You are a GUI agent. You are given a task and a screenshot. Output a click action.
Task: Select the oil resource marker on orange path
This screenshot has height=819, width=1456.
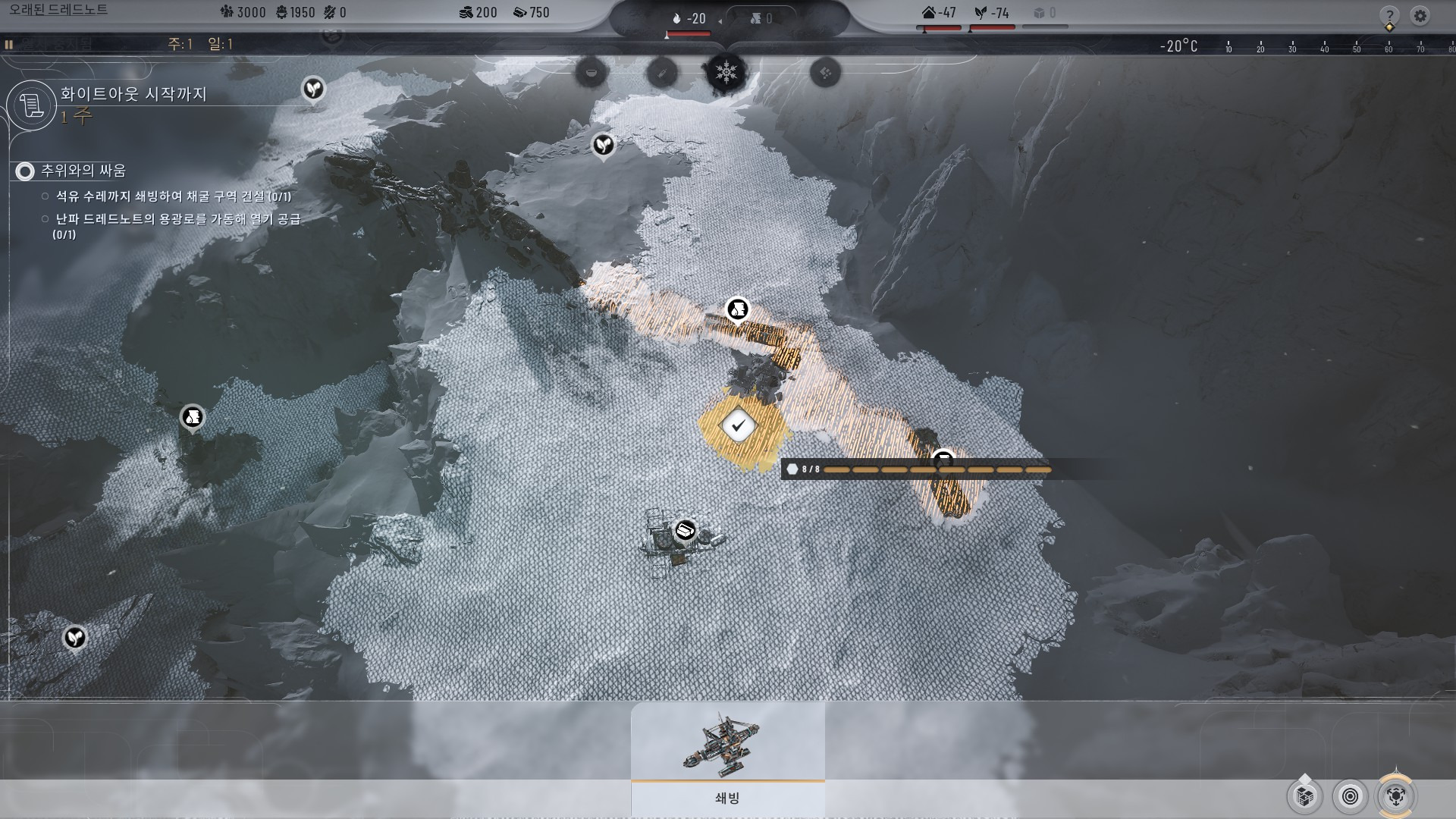point(737,309)
